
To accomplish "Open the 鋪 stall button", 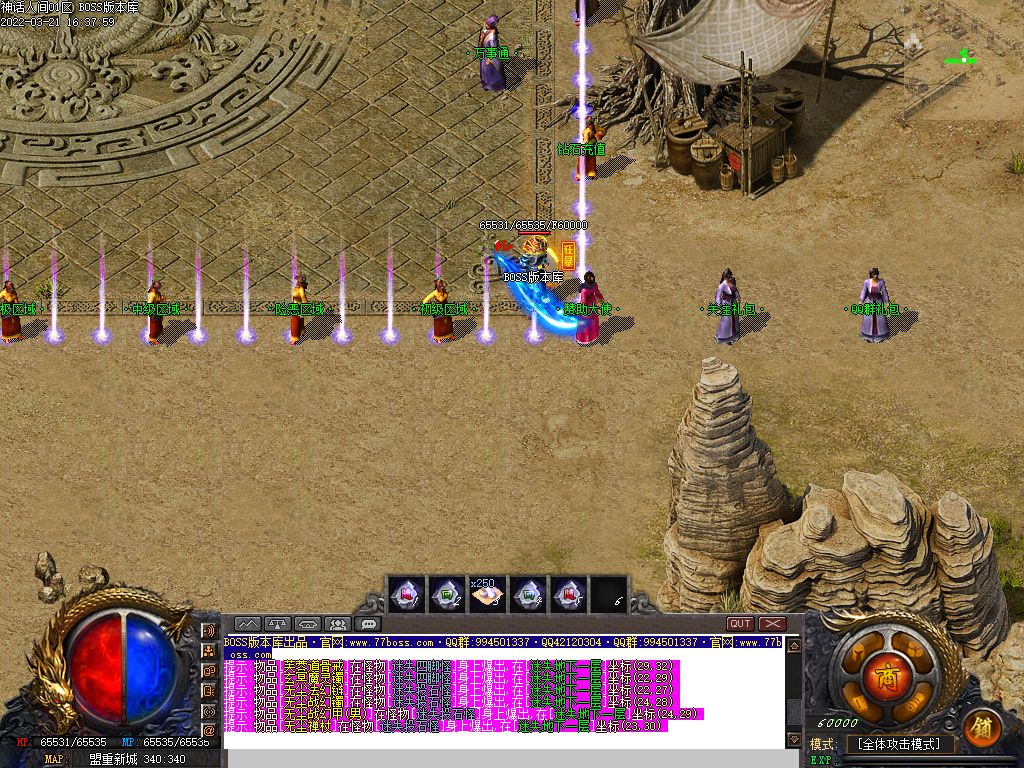I will [x=982, y=726].
